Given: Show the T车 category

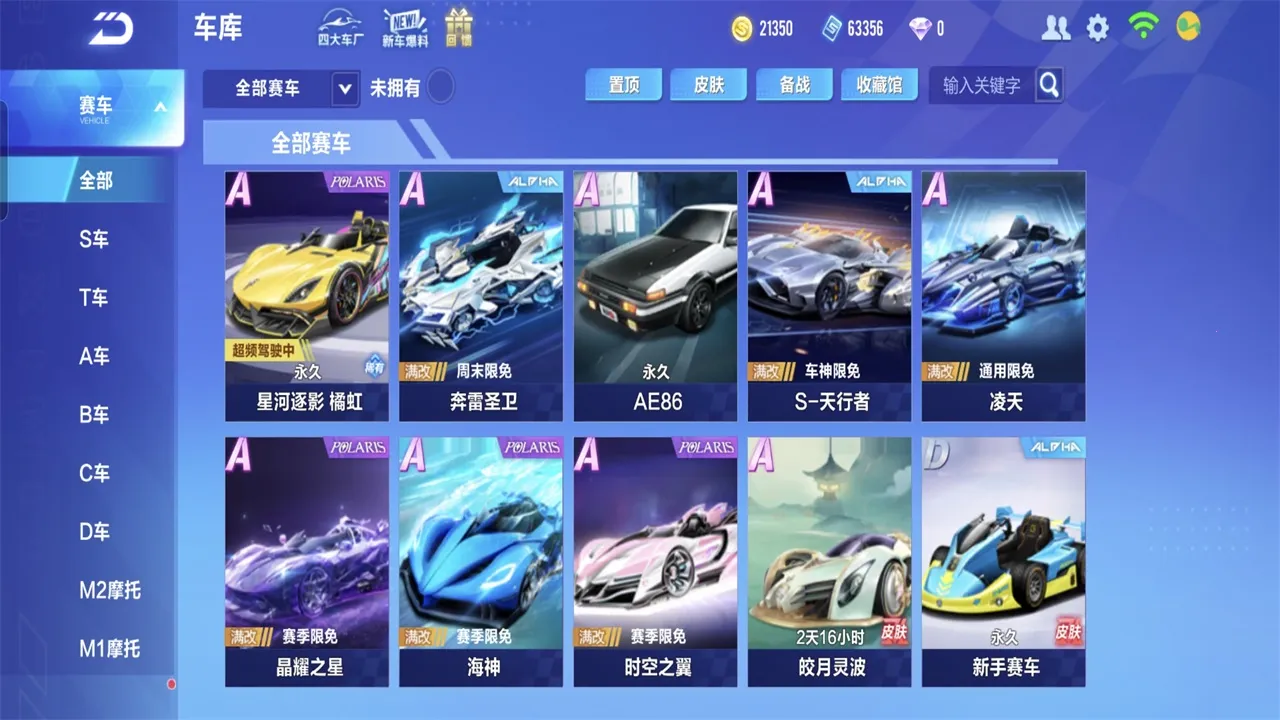Looking at the screenshot, I should (x=94, y=297).
